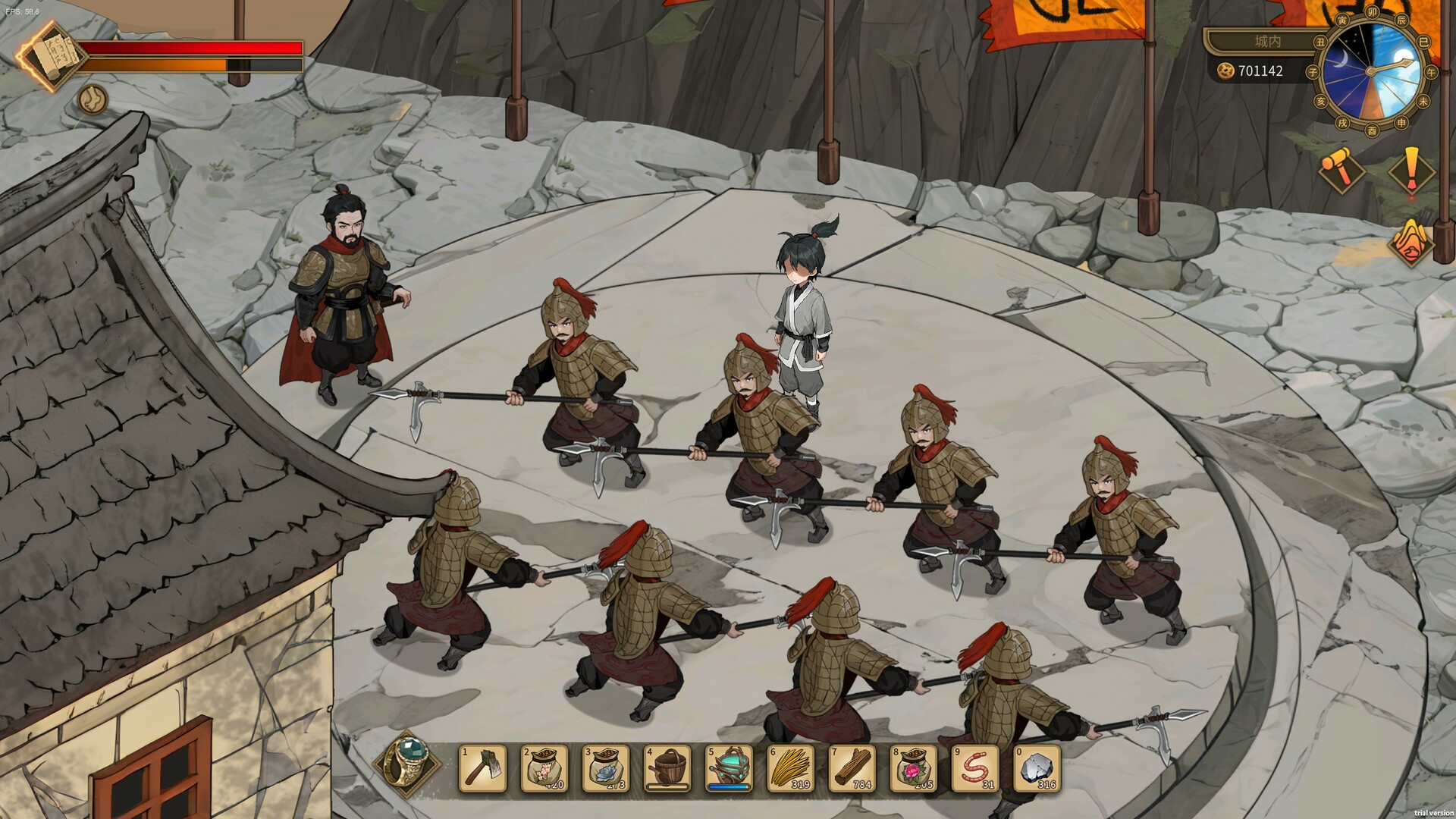Select the earthworm bait slot
Screen dimensions: 1456x819
coord(974,768)
